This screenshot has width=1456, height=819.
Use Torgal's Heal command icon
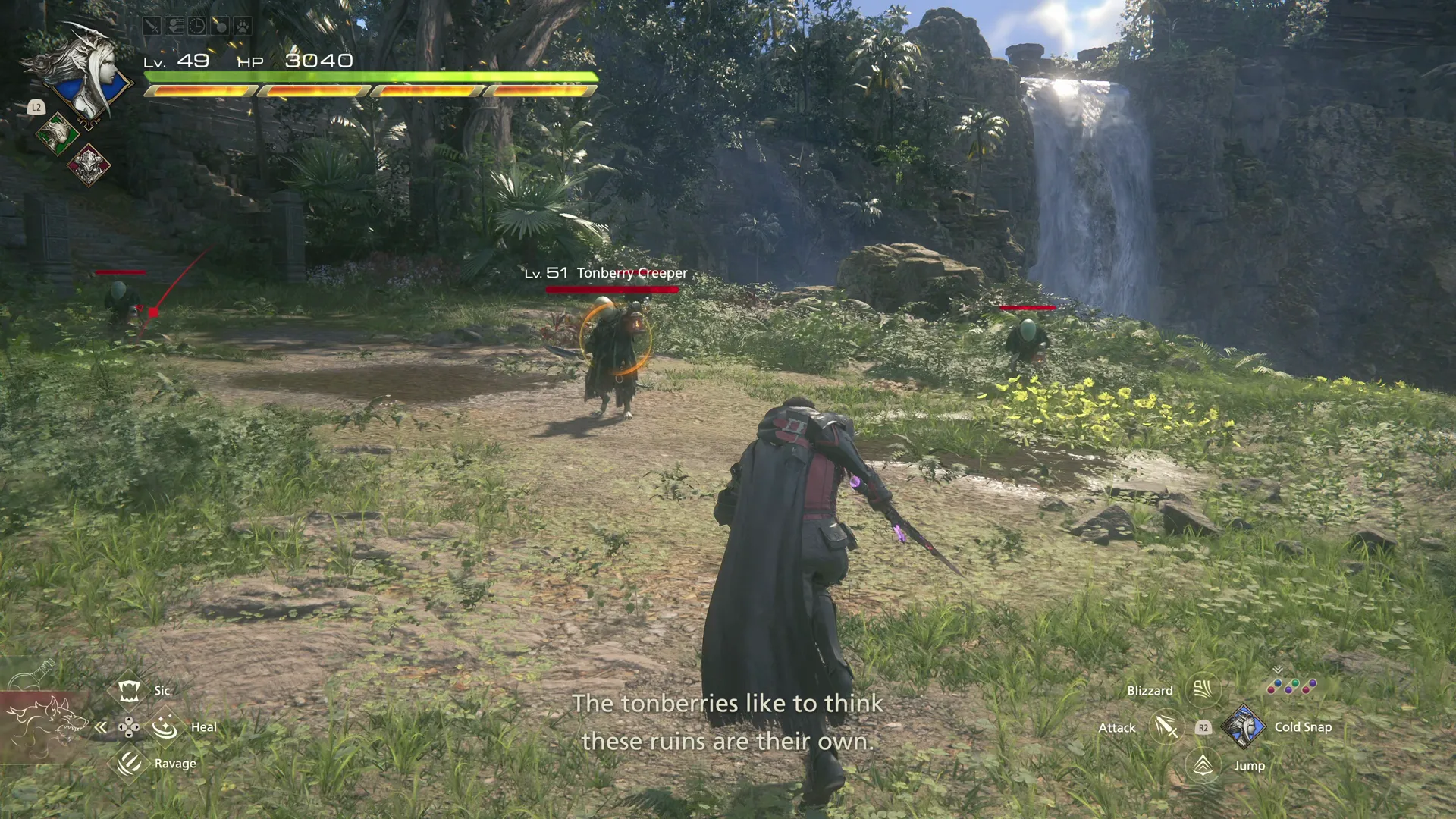(165, 726)
